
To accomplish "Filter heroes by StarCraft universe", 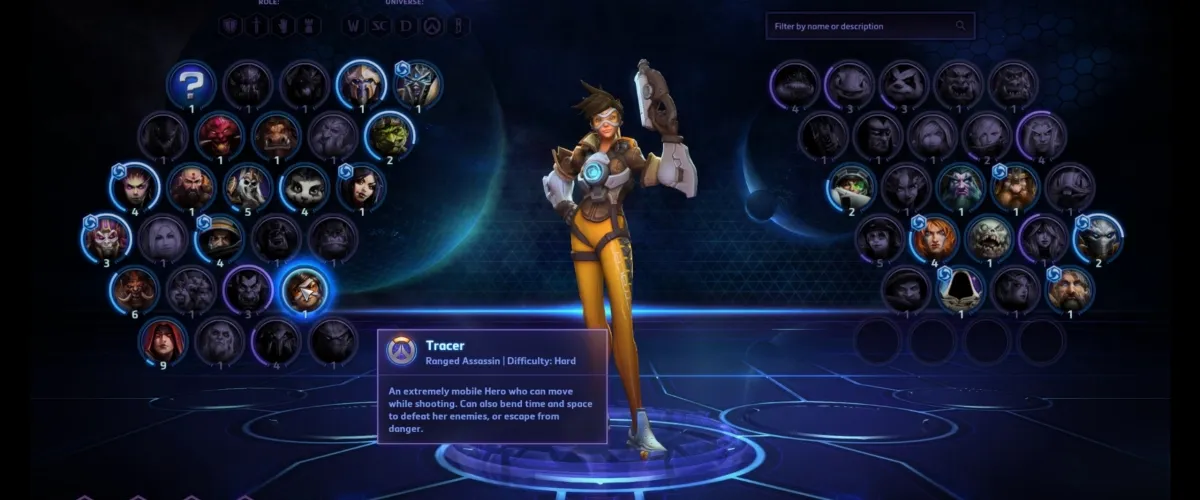I will [x=379, y=26].
